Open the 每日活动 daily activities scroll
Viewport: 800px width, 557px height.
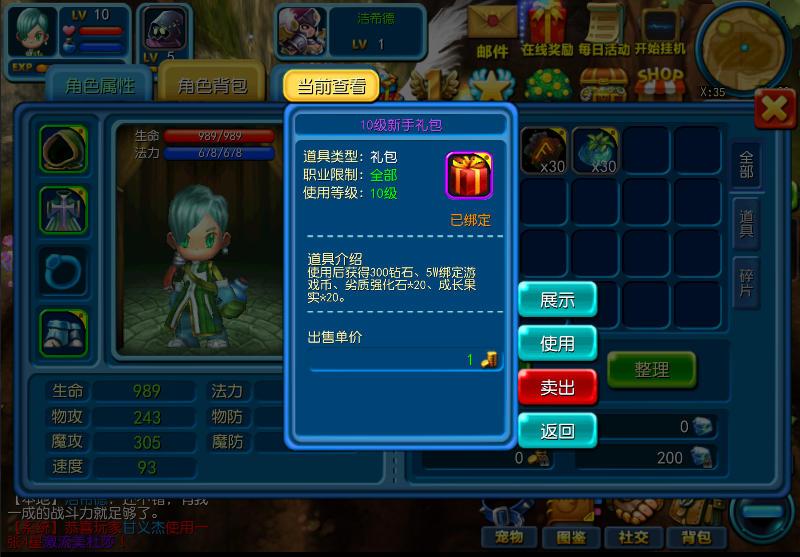tap(604, 30)
